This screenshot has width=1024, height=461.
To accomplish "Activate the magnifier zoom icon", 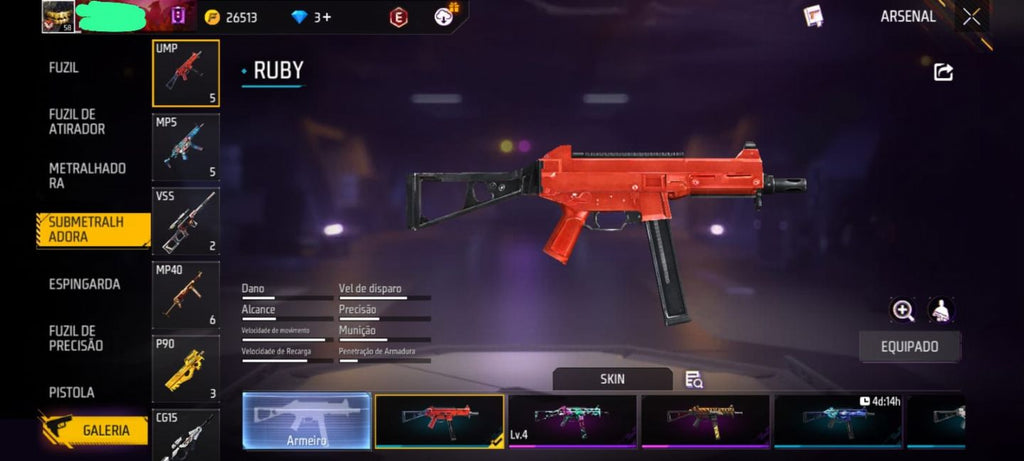I will click(x=903, y=310).
